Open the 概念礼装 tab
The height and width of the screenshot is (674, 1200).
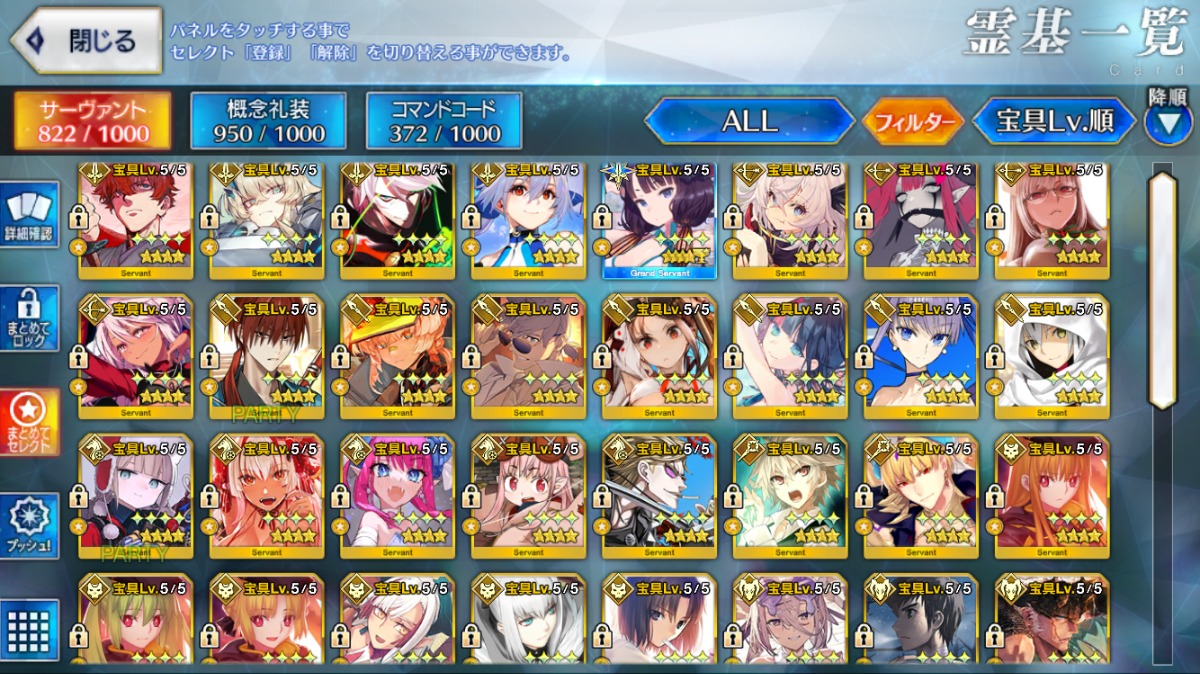click(x=268, y=121)
